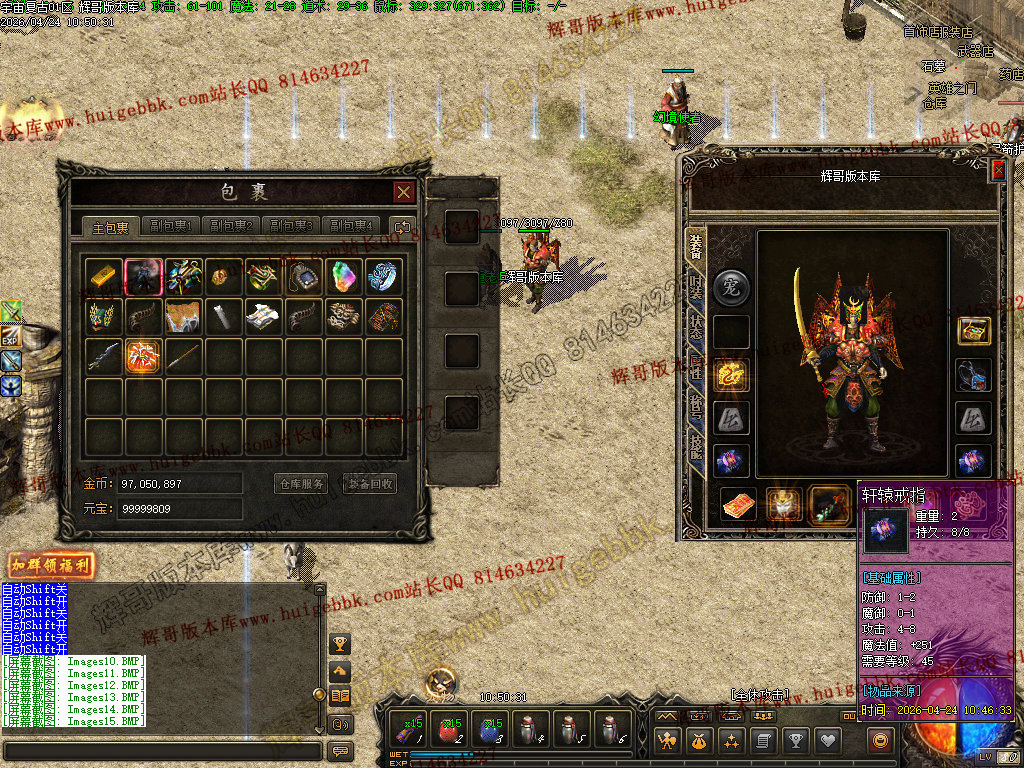The height and width of the screenshot is (768, 1024).
Task: Open the 状态 status tab
Action: coord(695,329)
